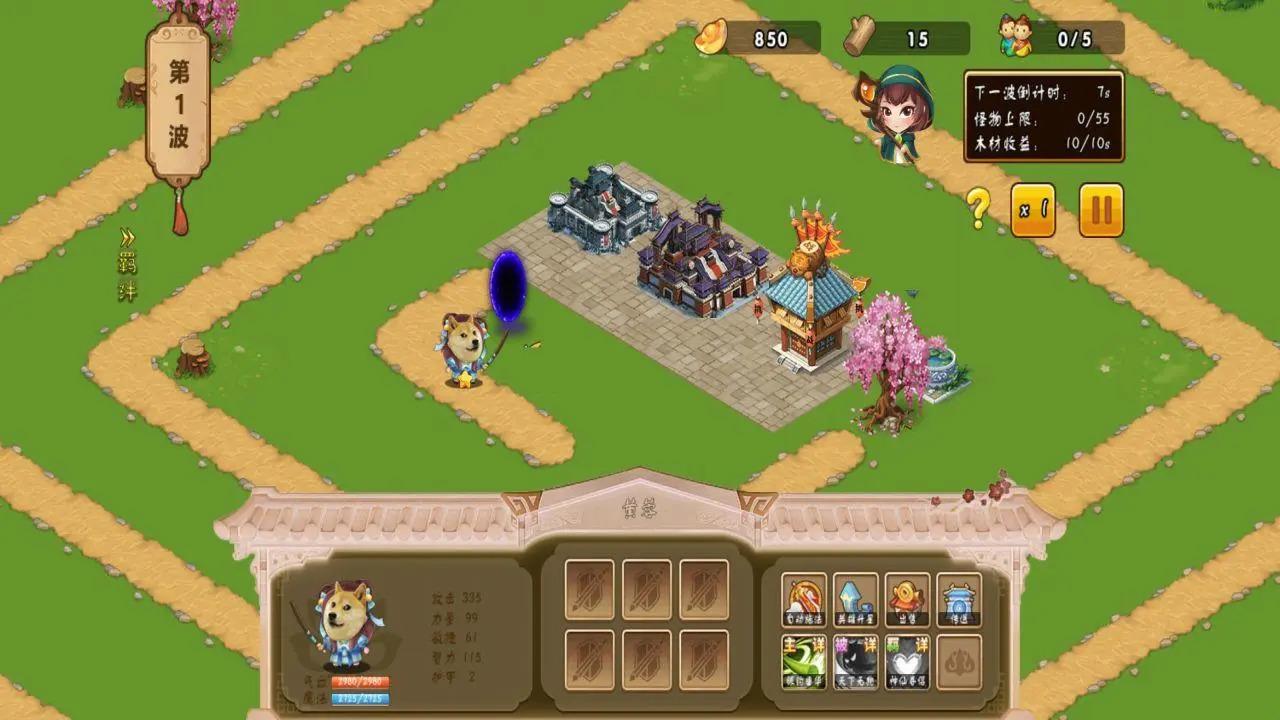Click the hooded girl advisor portrait
This screenshot has width=1280, height=720.
[899, 115]
